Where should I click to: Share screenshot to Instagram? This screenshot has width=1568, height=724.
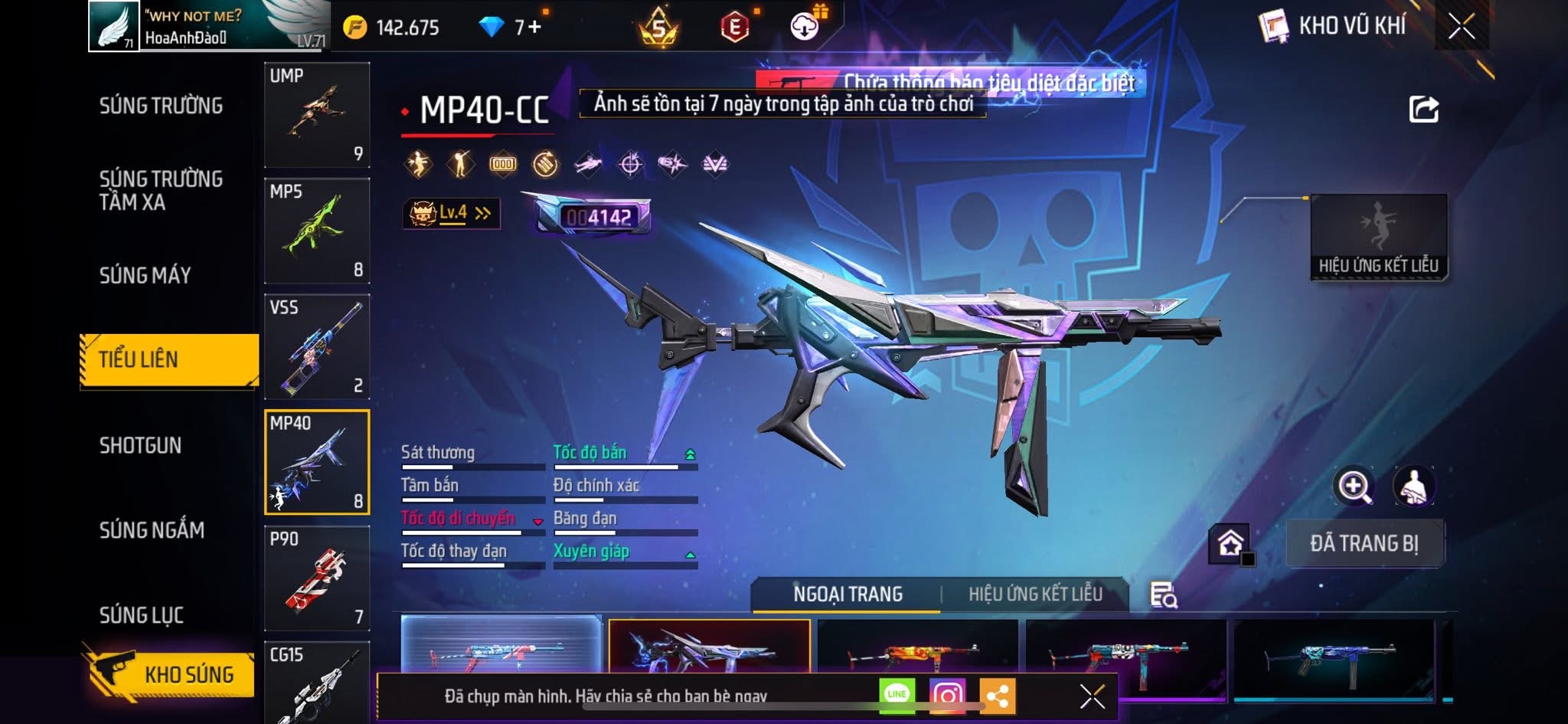click(x=947, y=695)
